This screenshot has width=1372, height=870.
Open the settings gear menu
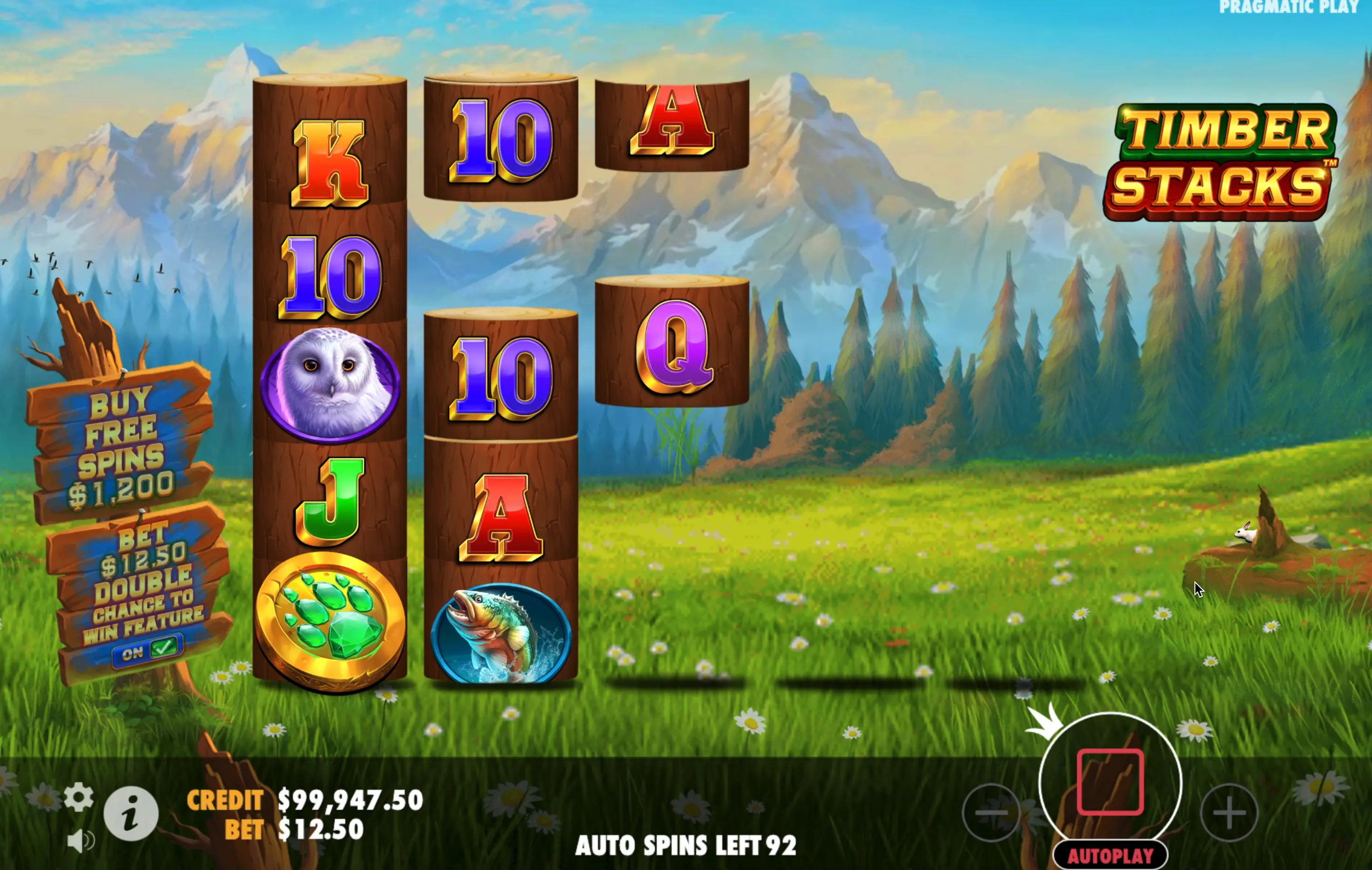79,796
